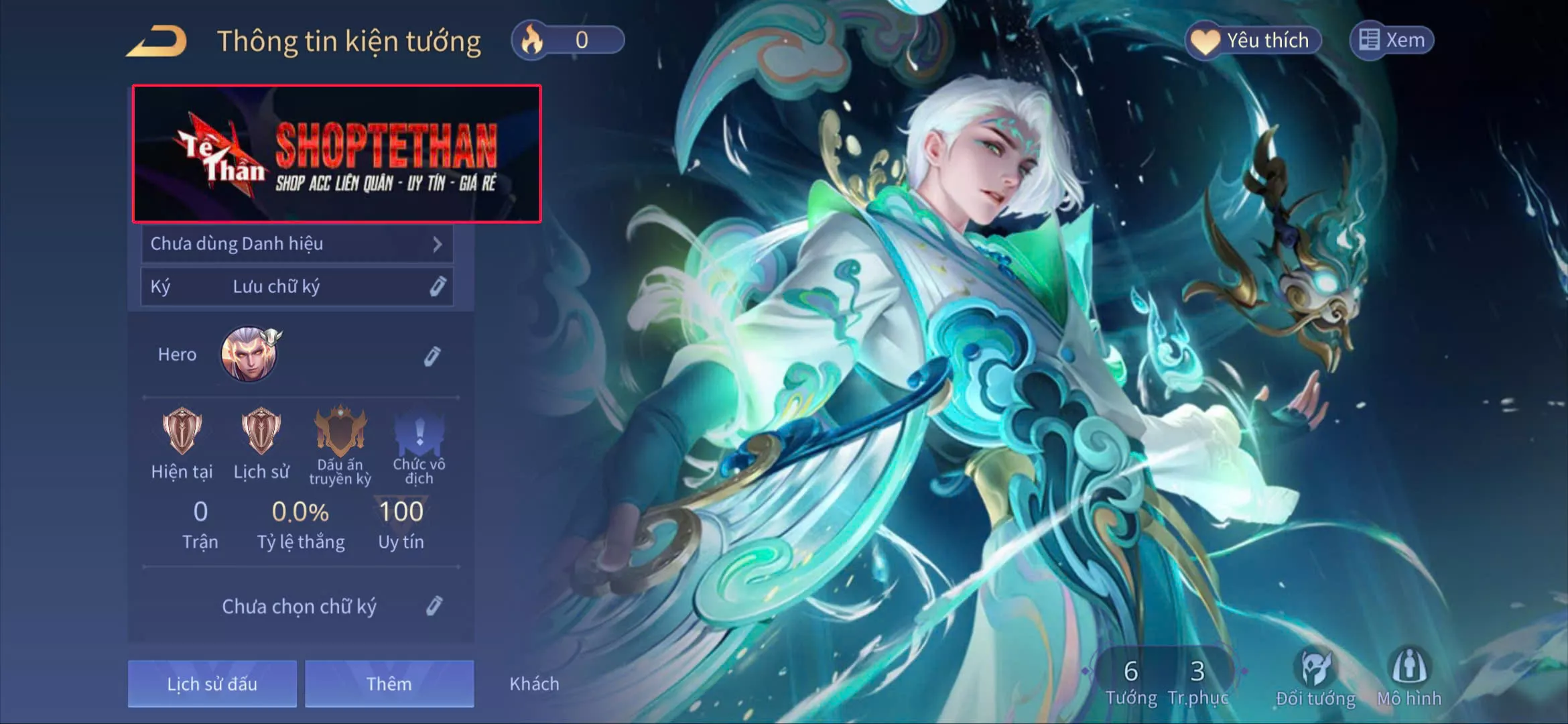Click the SHOPTETHAN banner image
The height and width of the screenshot is (724, 1568).
pos(337,154)
